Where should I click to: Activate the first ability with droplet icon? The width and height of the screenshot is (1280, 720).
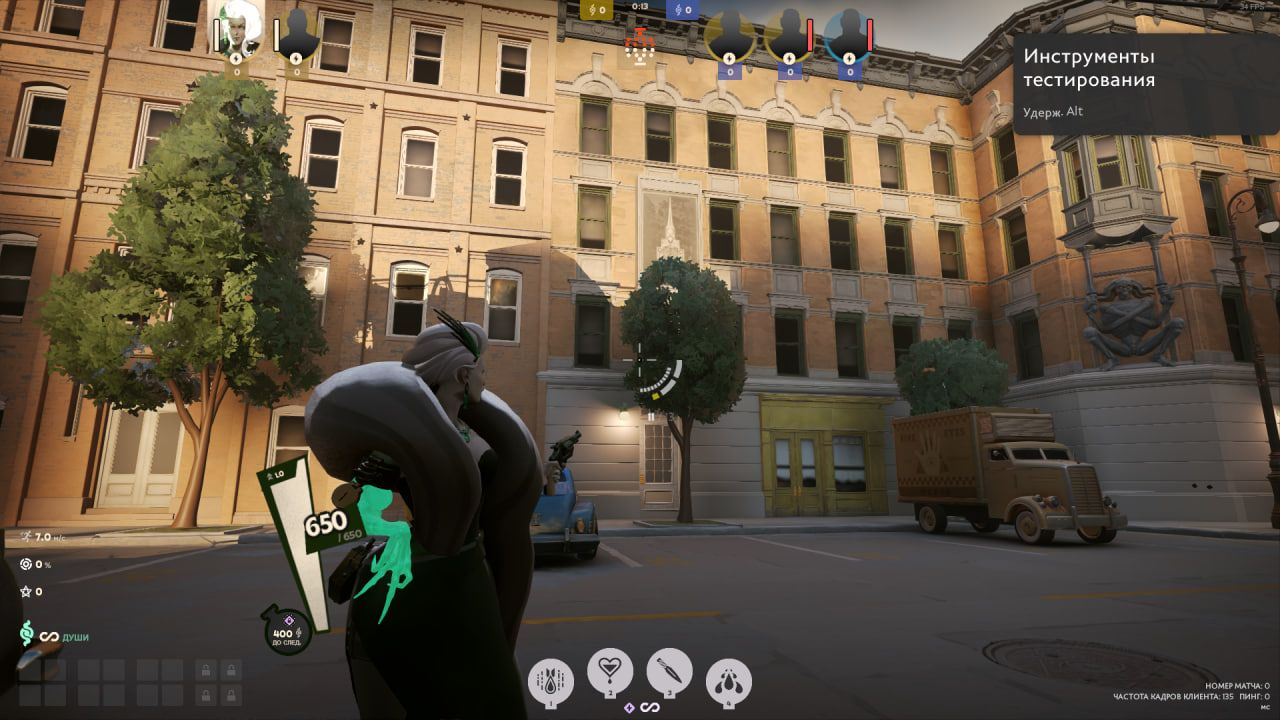[551, 680]
